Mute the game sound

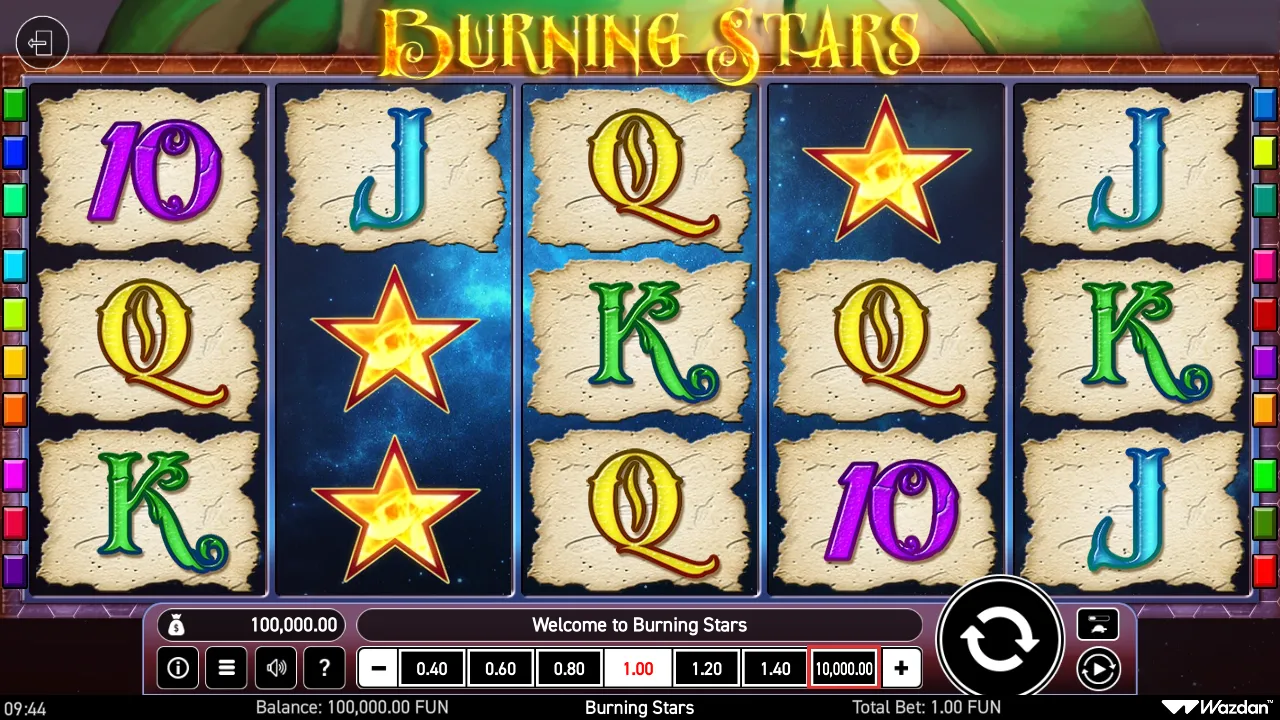tap(275, 668)
